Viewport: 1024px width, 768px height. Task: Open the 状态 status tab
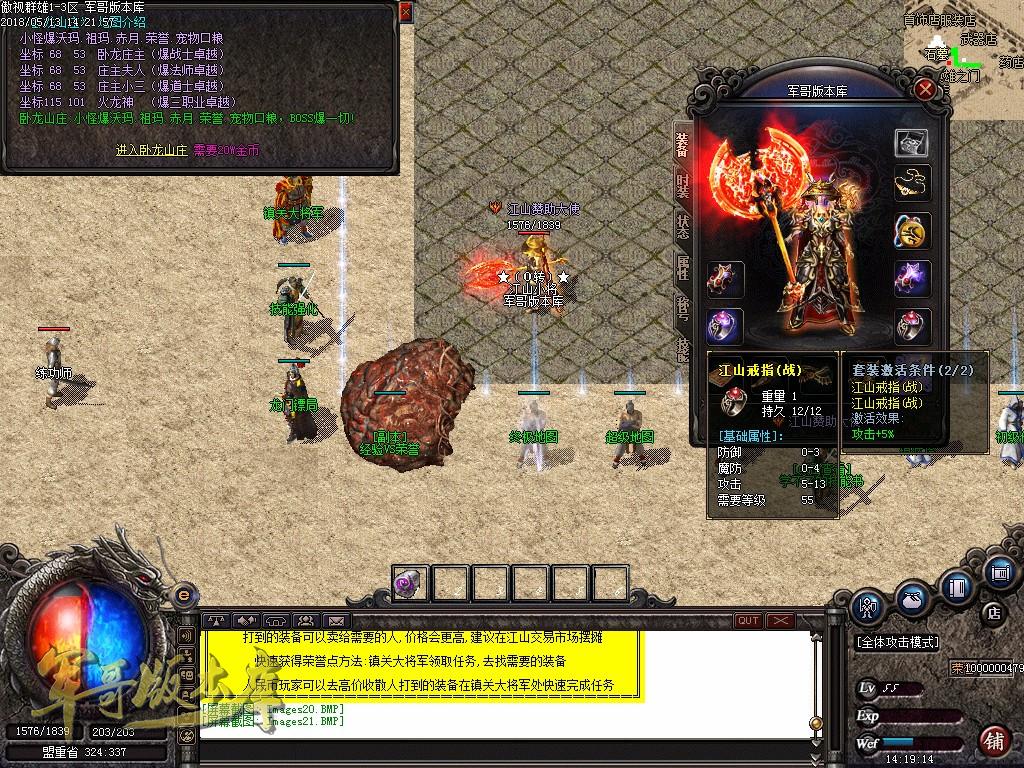click(x=683, y=226)
